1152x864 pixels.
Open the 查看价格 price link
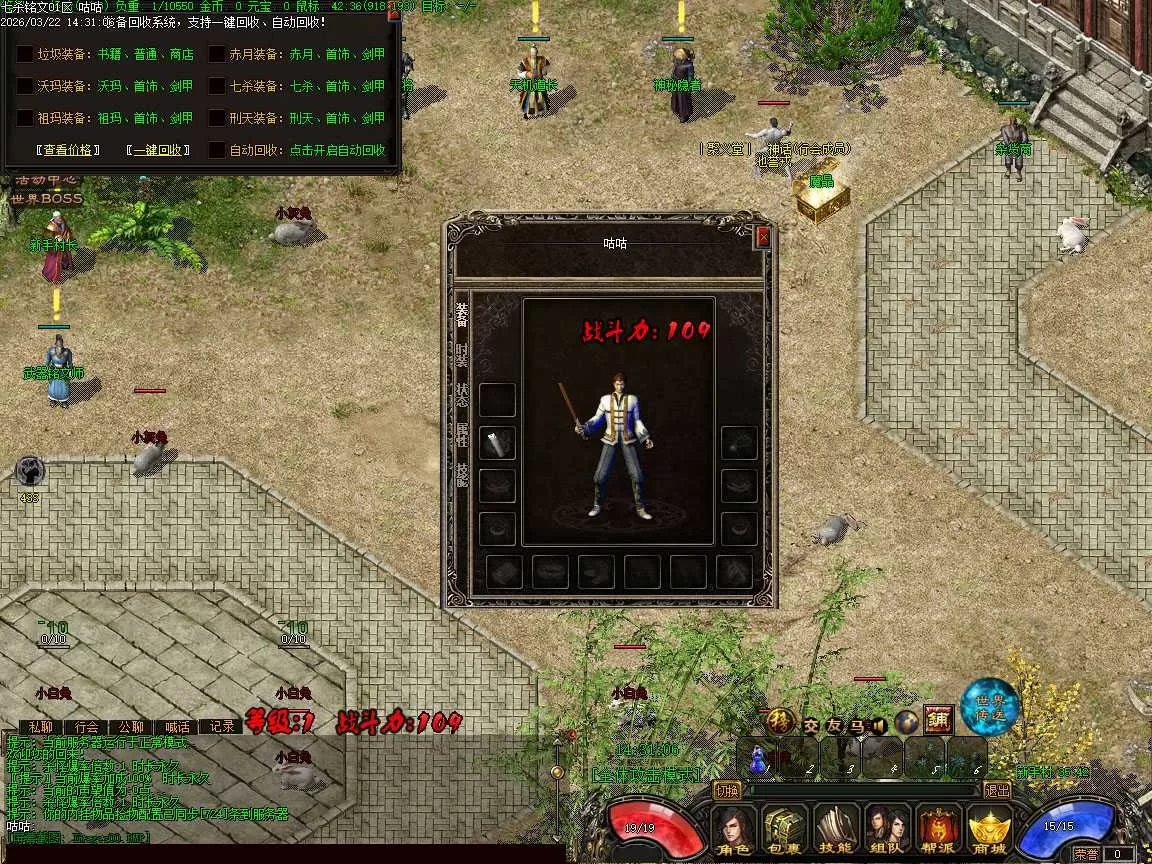(x=69, y=150)
